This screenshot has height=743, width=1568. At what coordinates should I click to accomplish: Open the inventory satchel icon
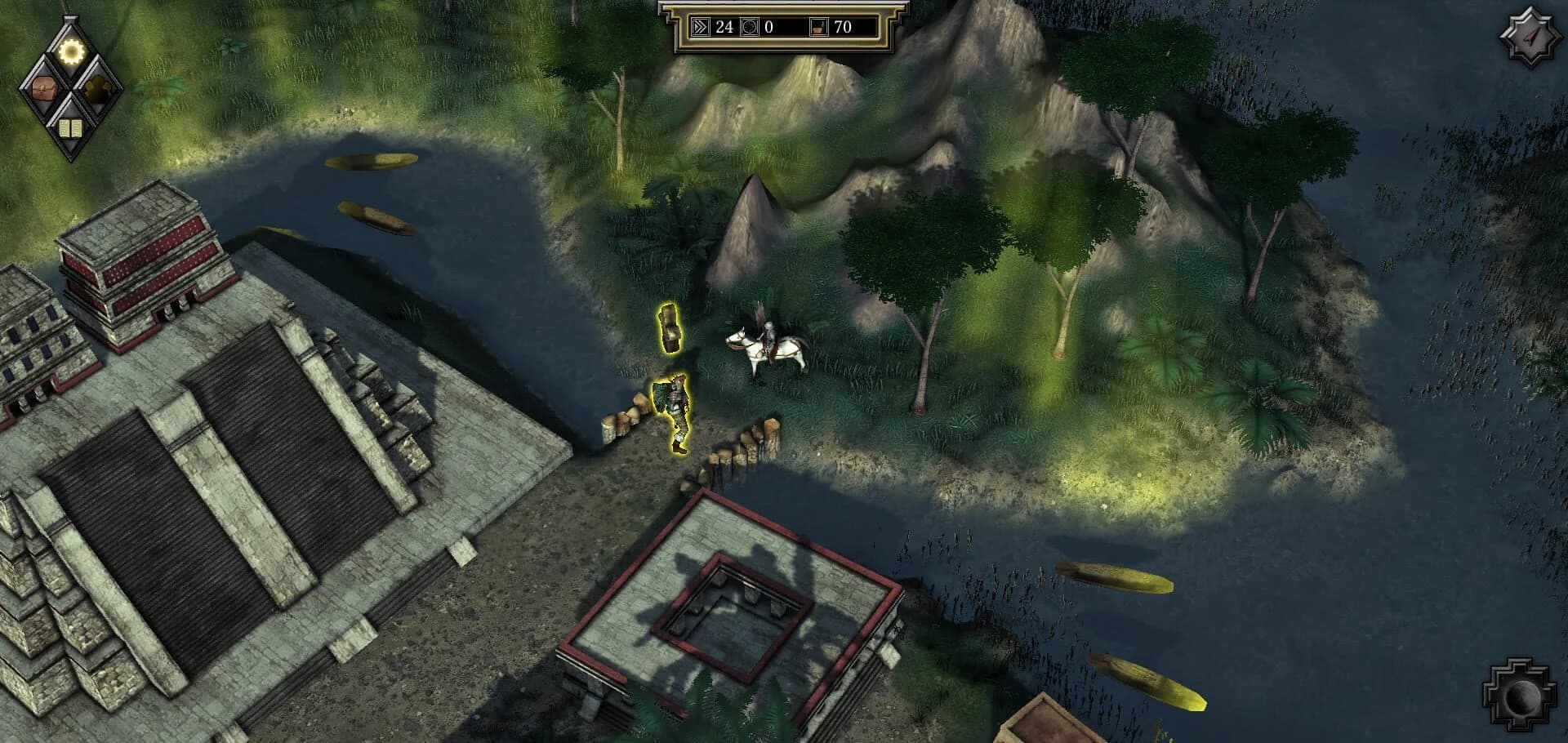click(x=43, y=88)
